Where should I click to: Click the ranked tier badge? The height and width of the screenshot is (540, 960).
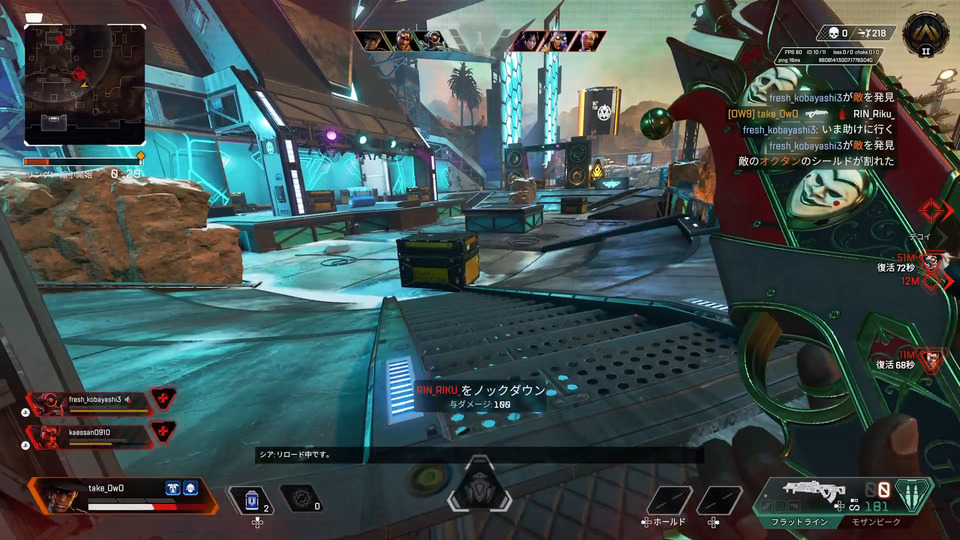pos(924,34)
